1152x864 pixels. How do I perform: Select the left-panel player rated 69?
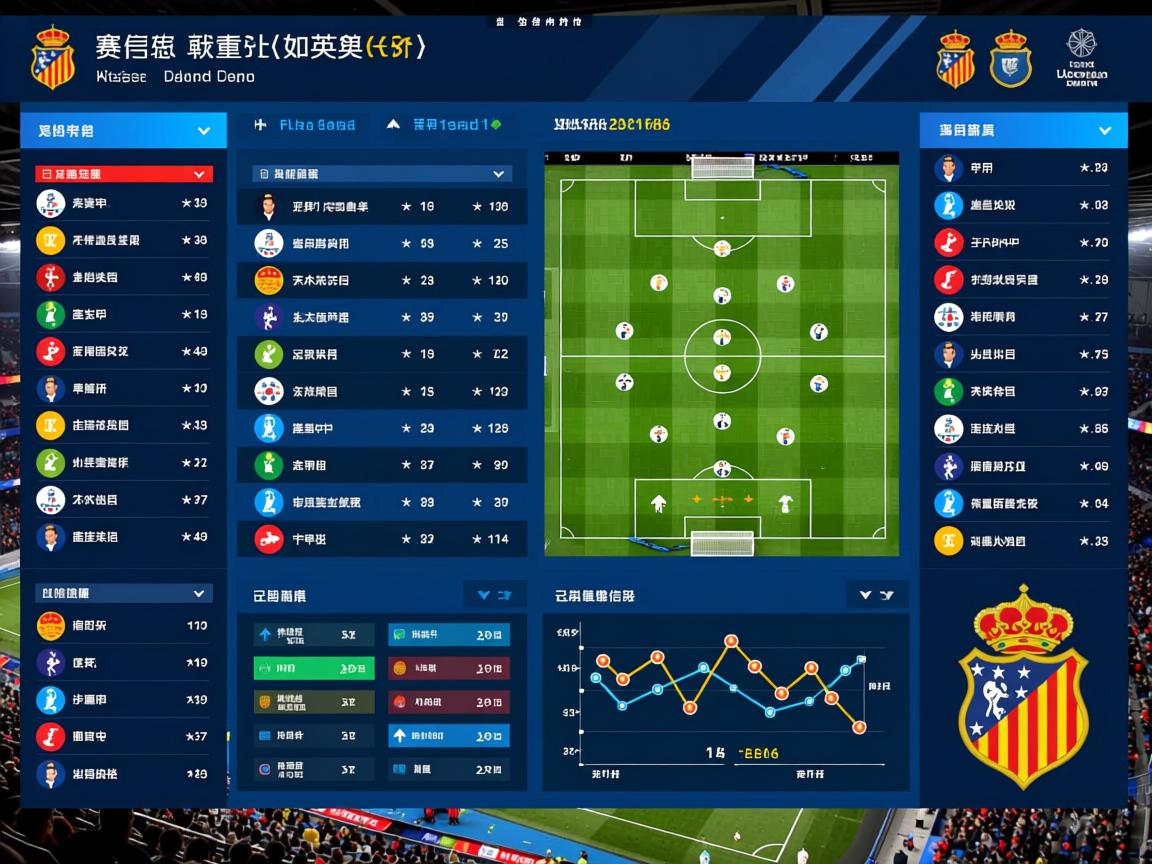123,277
